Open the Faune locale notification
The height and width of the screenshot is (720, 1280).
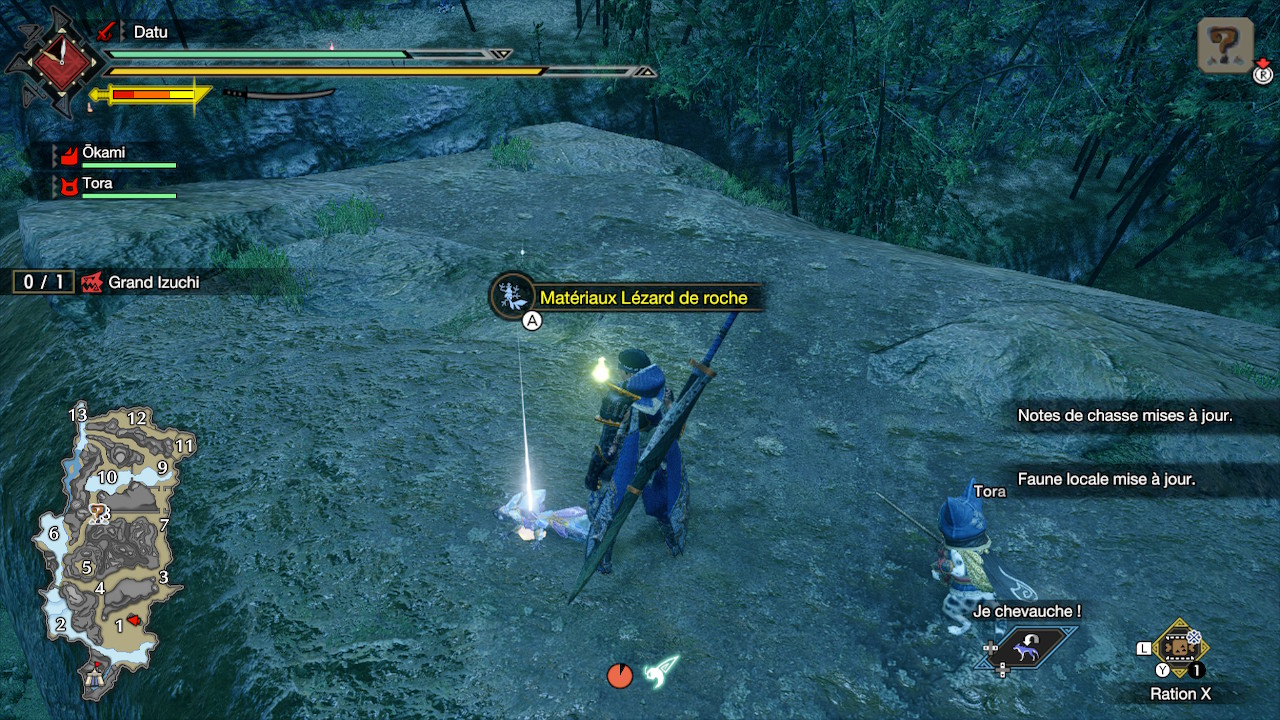1106,479
